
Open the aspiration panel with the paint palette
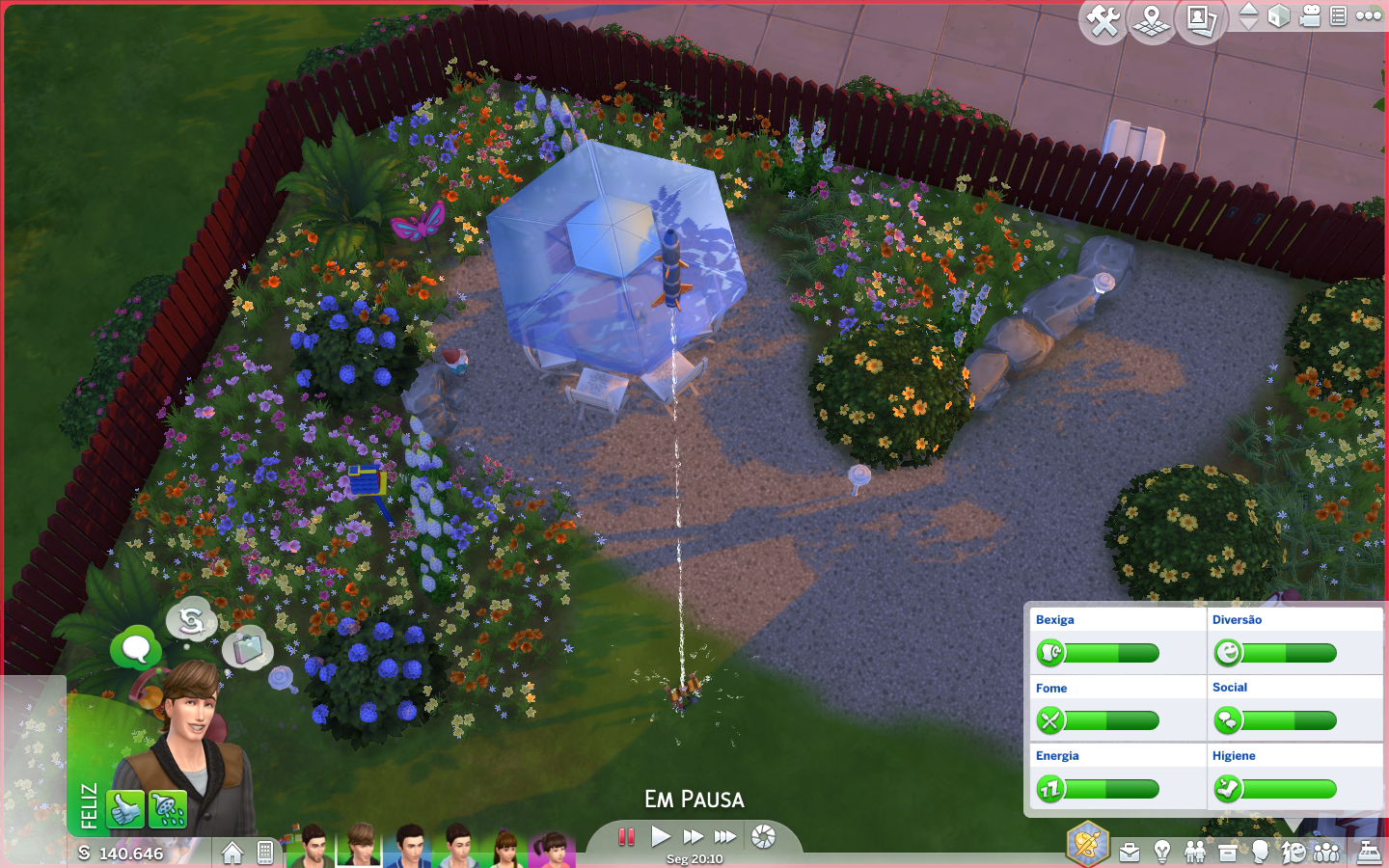pos(1087,845)
